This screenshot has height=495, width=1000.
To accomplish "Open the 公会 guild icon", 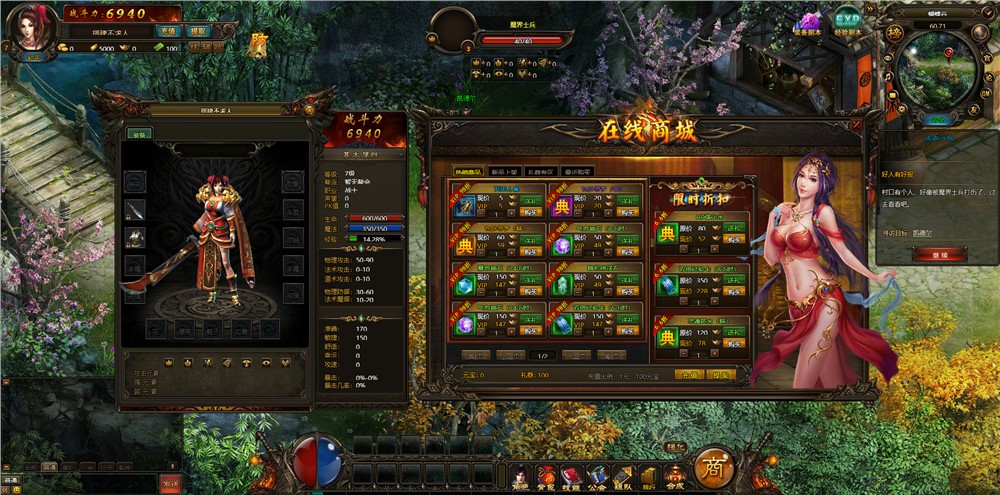I will click(597, 476).
